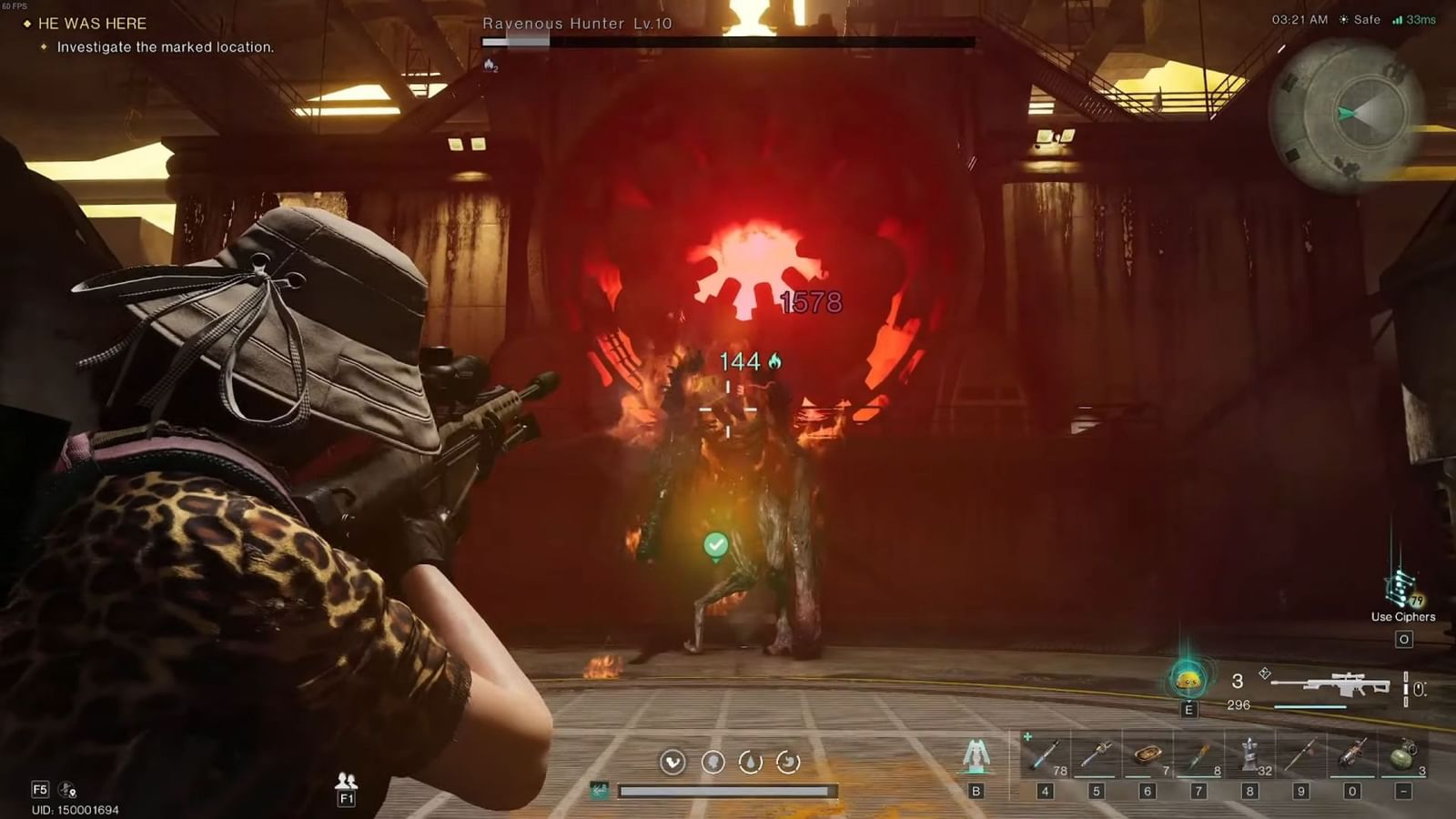Open the backpack figure icon
This screenshot has height=819, width=1456.
(976, 755)
